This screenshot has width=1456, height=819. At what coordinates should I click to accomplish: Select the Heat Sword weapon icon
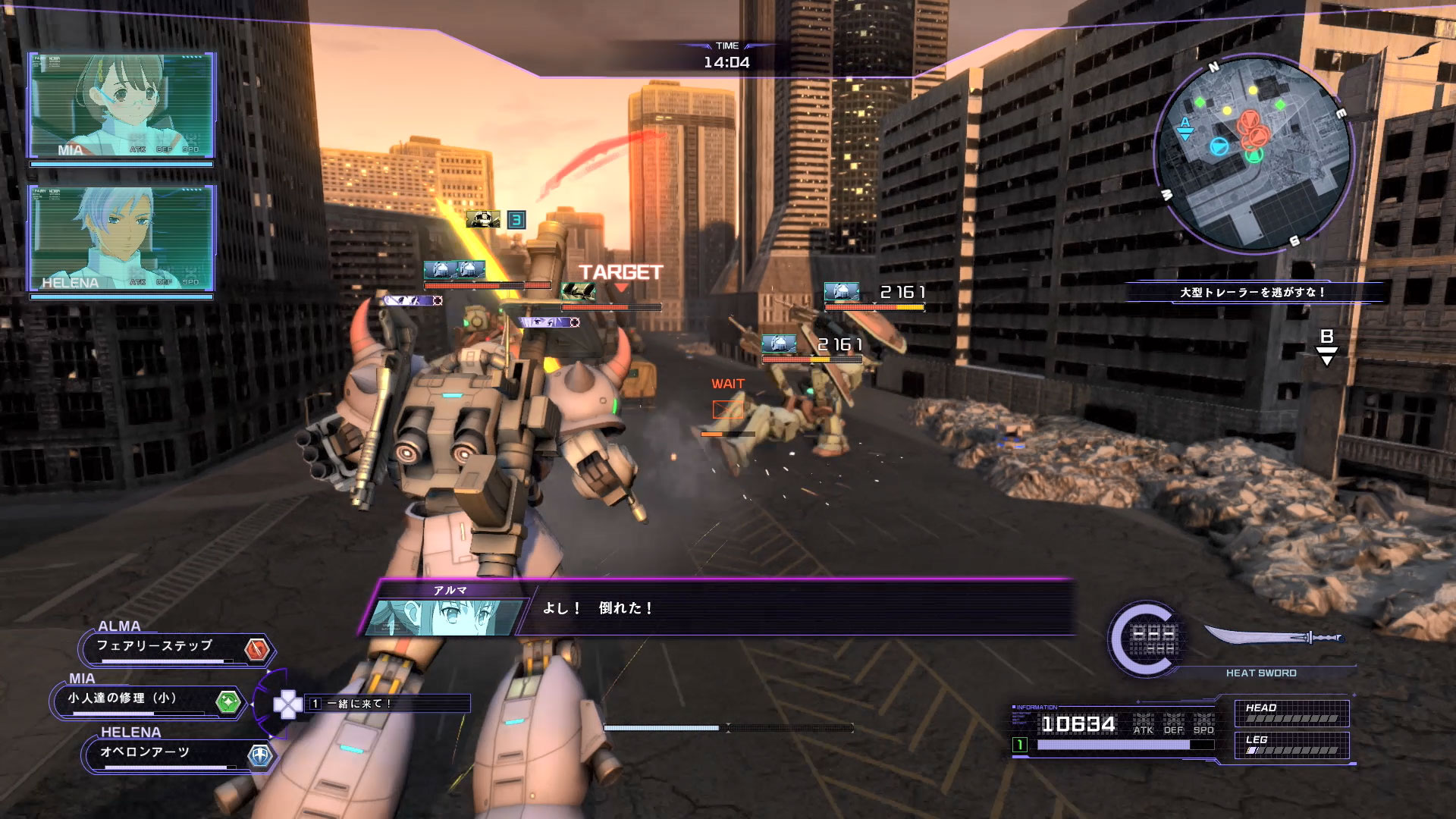tap(1274, 639)
